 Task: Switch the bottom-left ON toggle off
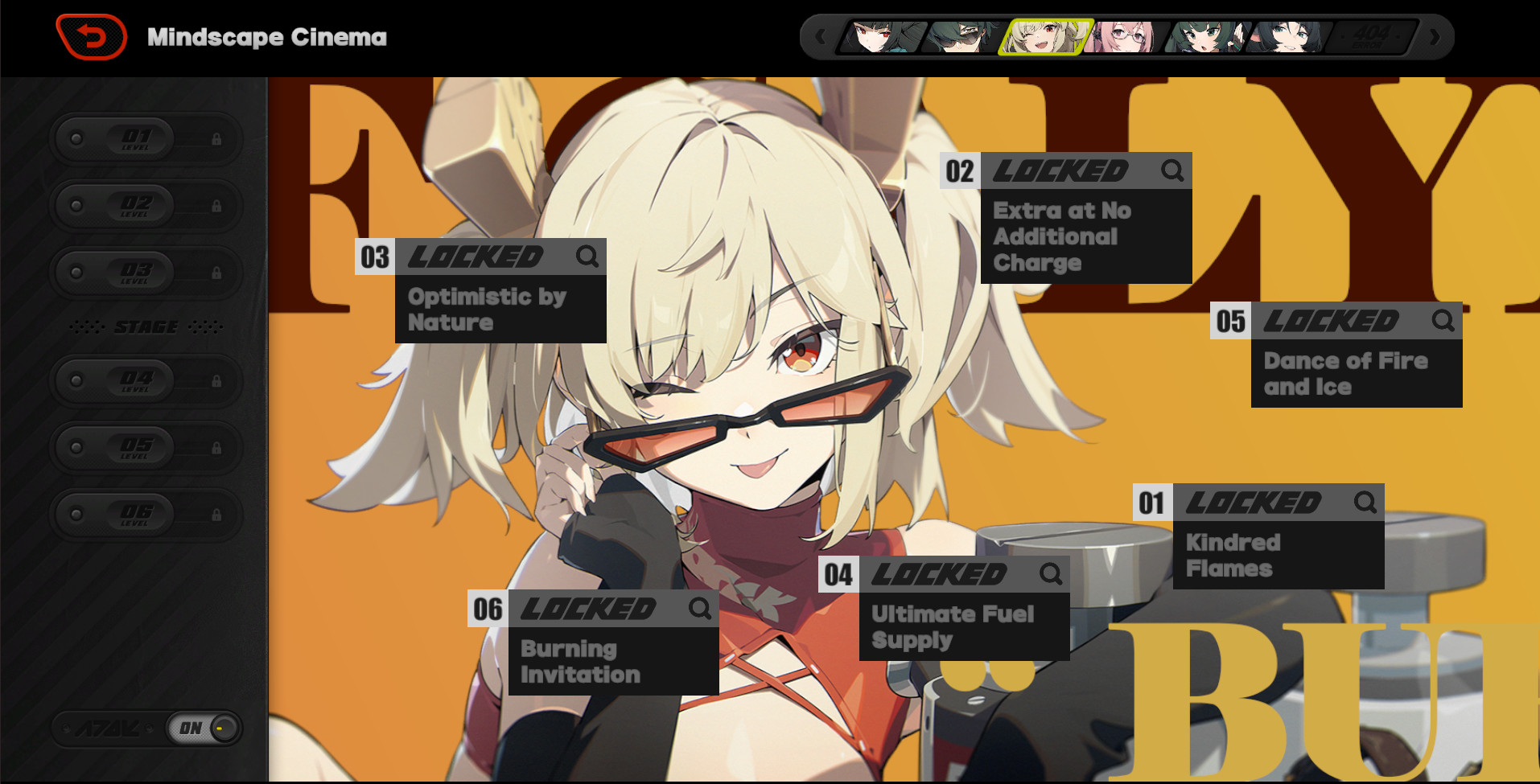click(x=200, y=728)
